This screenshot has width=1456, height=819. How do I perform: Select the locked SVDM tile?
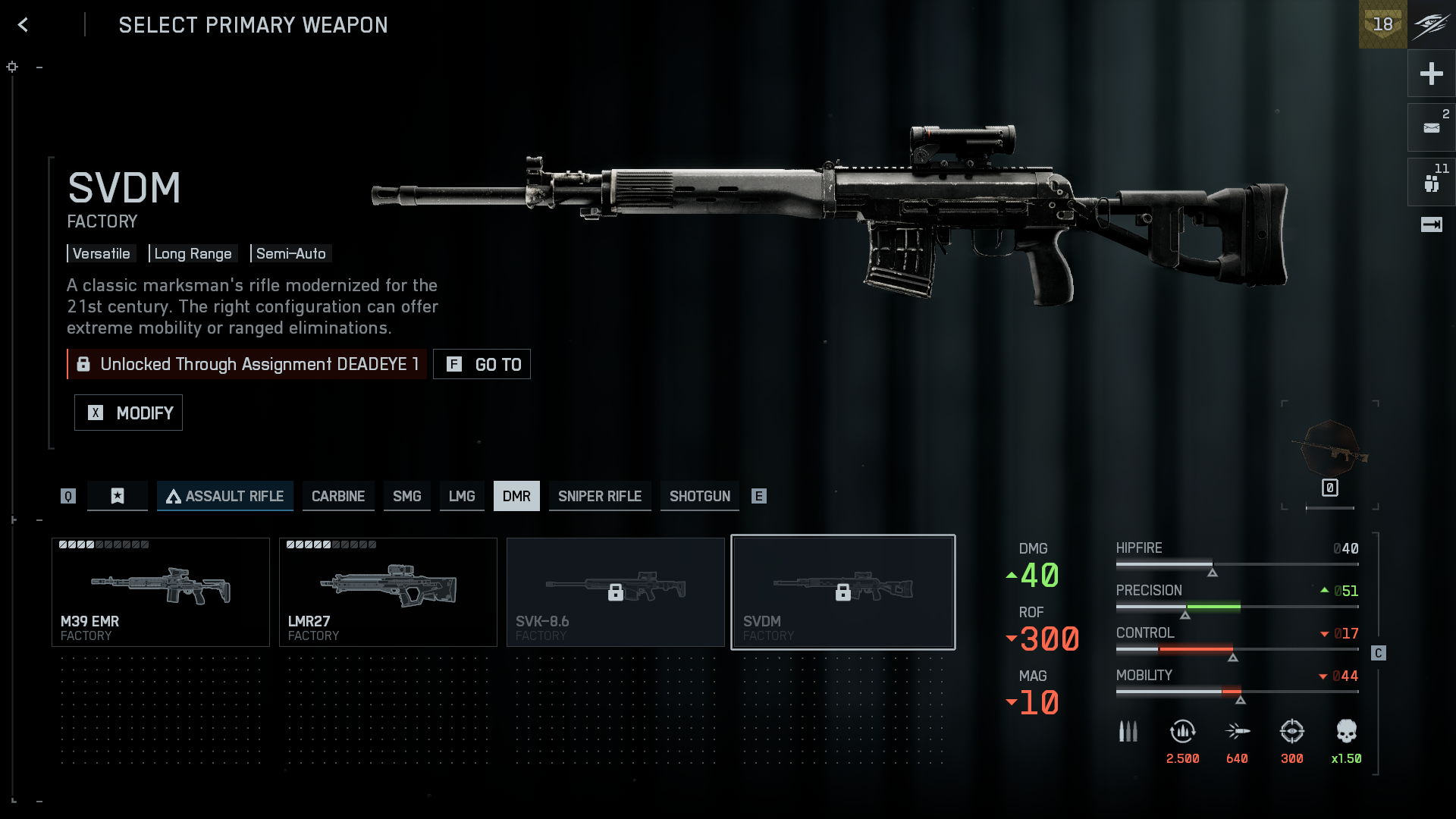tap(843, 592)
